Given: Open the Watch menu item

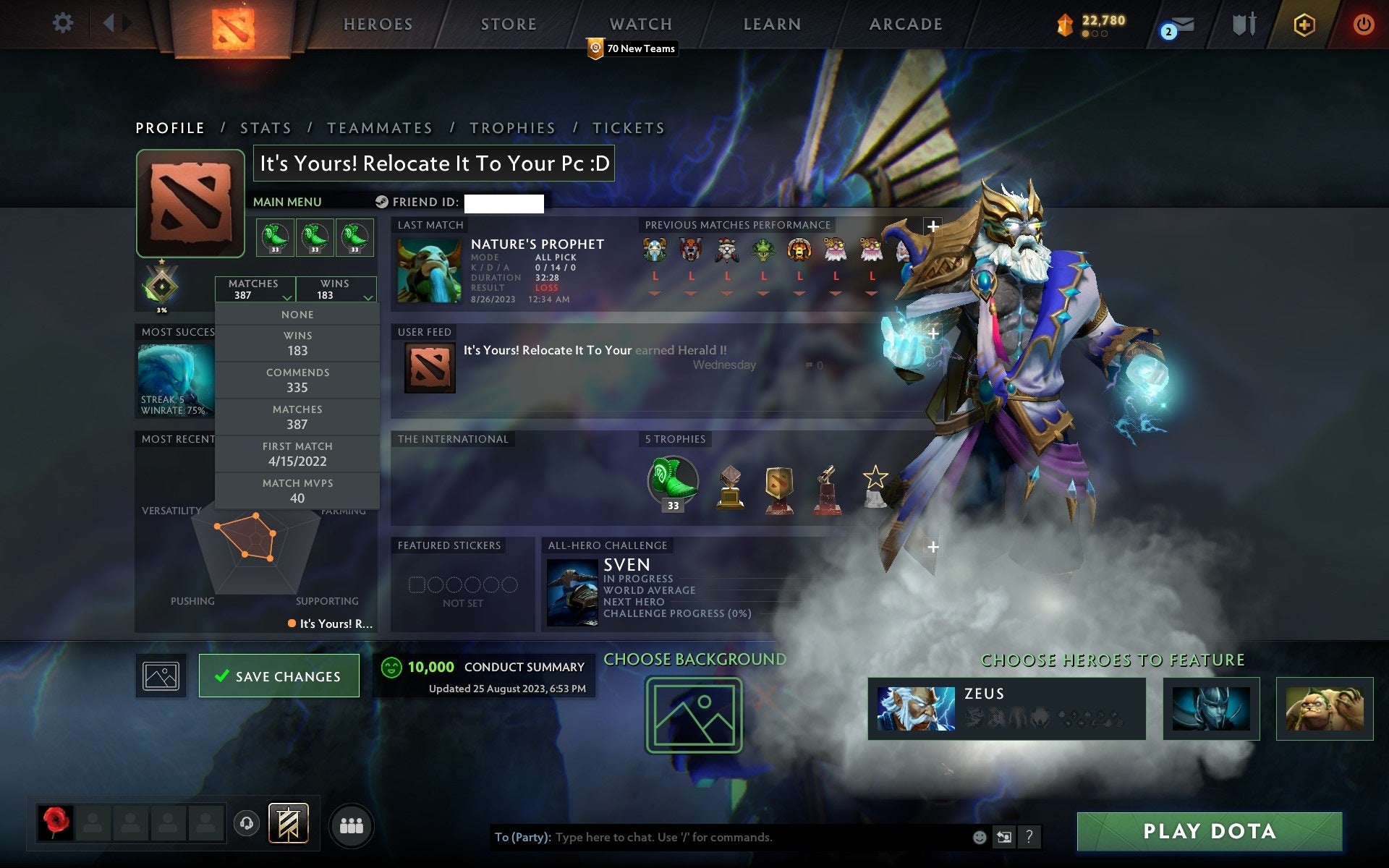Looking at the screenshot, I should (640, 23).
